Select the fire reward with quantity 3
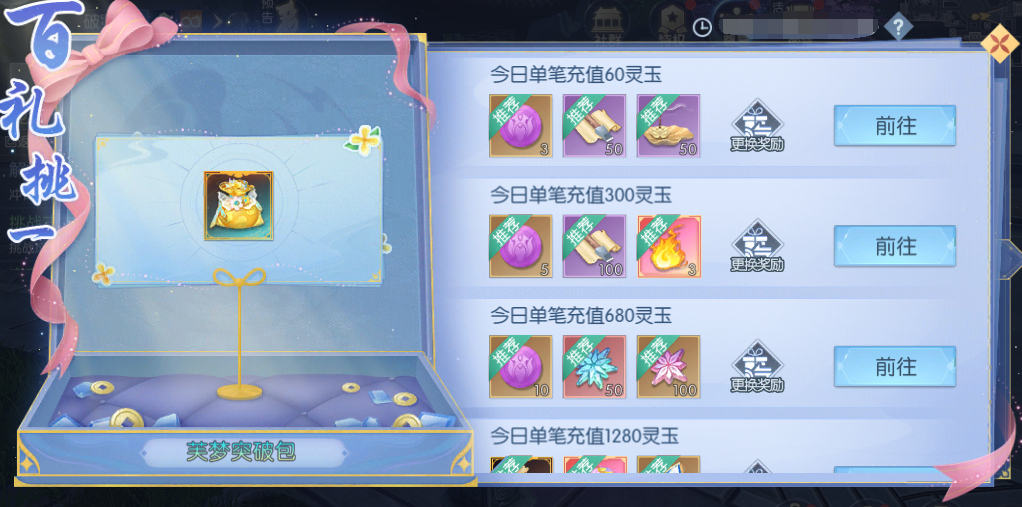This screenshot has height=507, width=1022. pos(669,246)
